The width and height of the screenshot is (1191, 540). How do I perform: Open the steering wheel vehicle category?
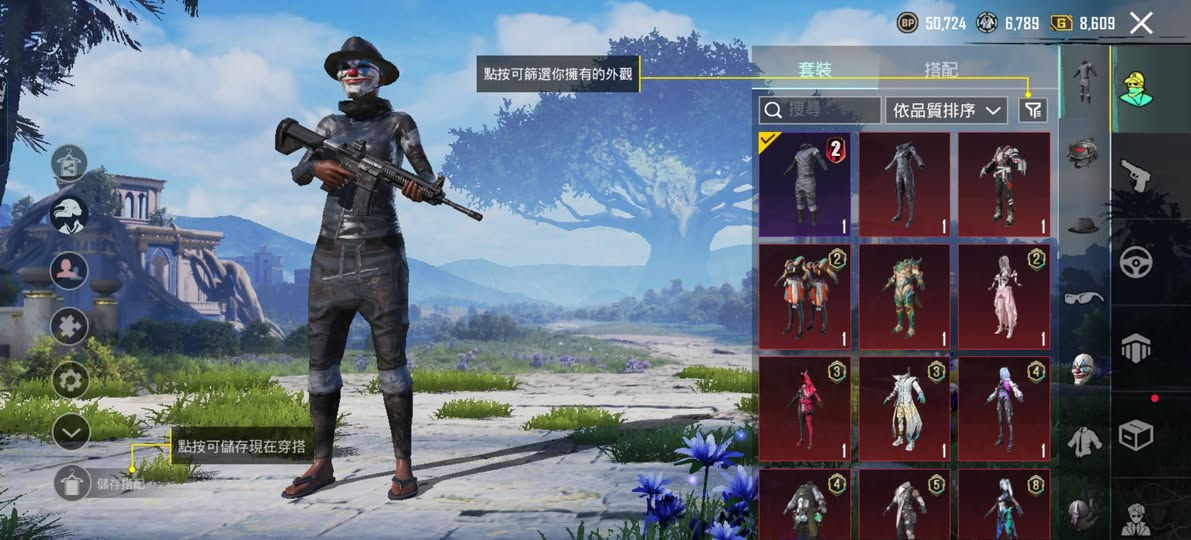[1135, 262]
